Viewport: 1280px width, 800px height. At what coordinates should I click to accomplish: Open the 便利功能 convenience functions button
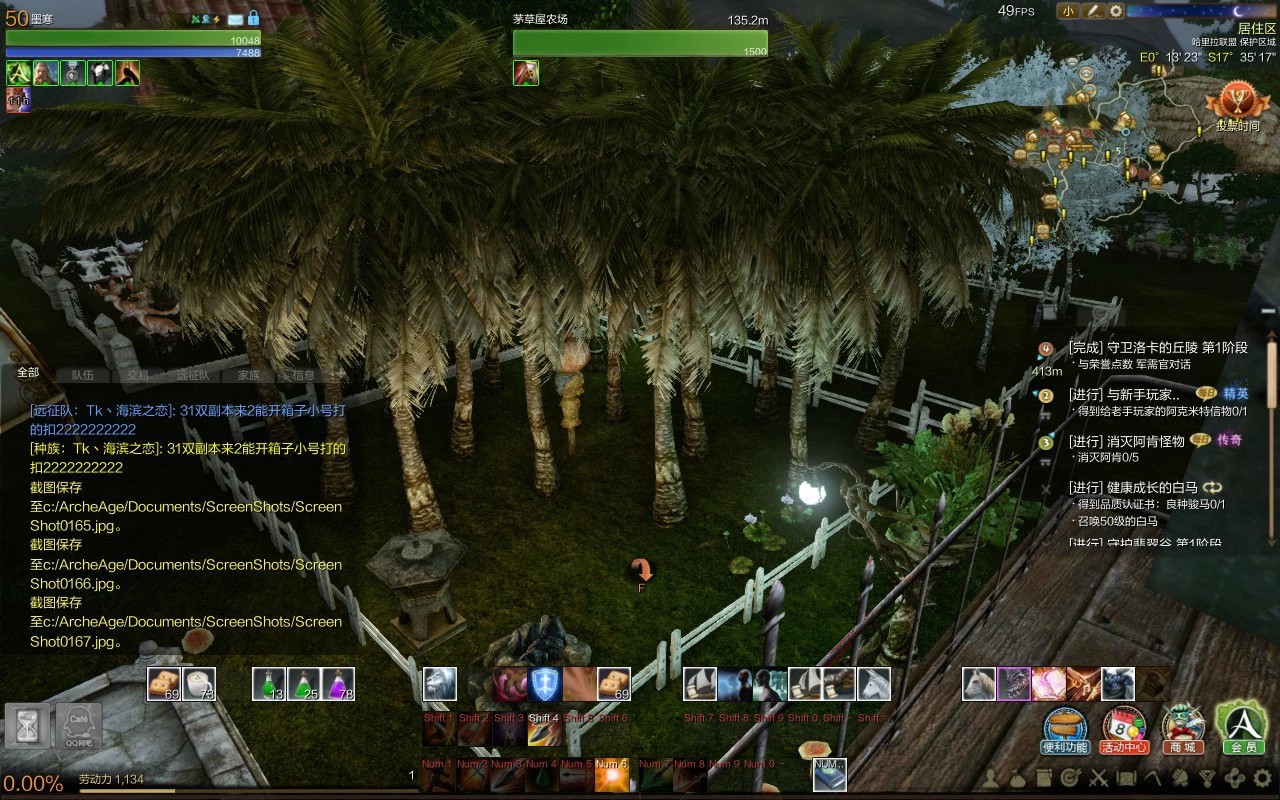pos(1066,729)
